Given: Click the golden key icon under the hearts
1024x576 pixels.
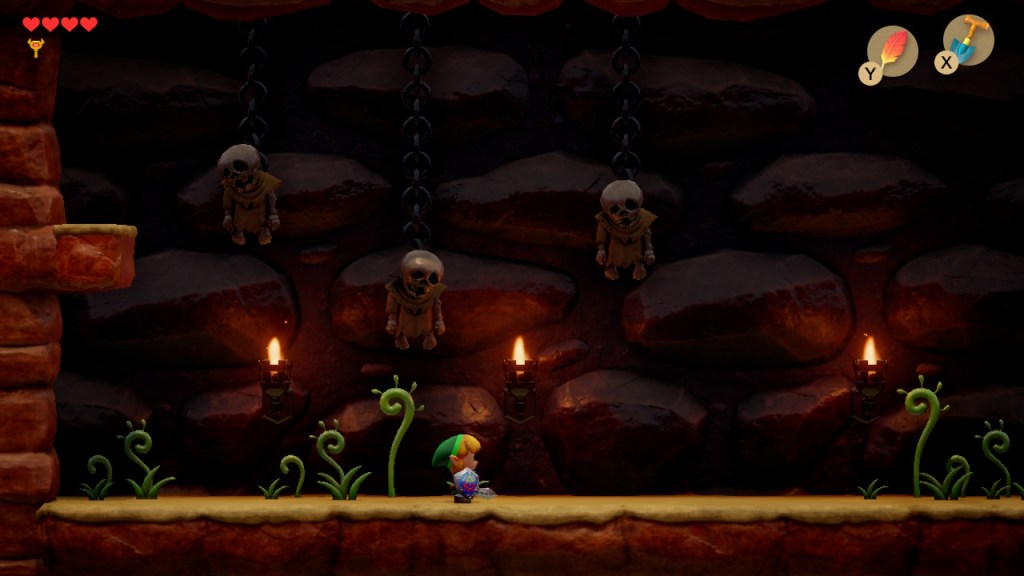Looking at the screenshot, I should (36, 47).
